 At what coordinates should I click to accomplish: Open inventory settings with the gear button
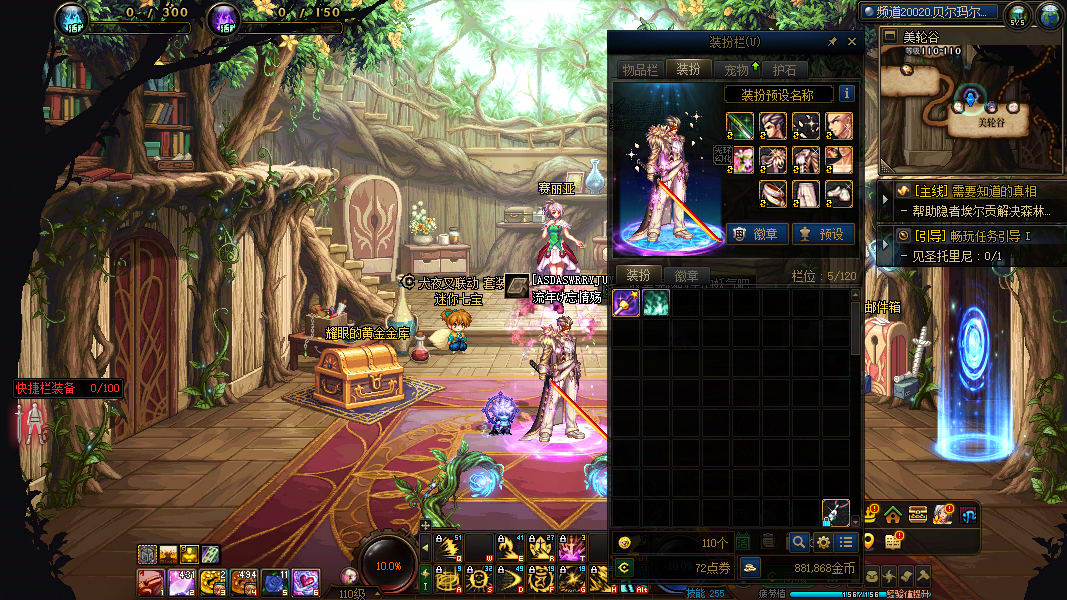[x=823, y=542]
